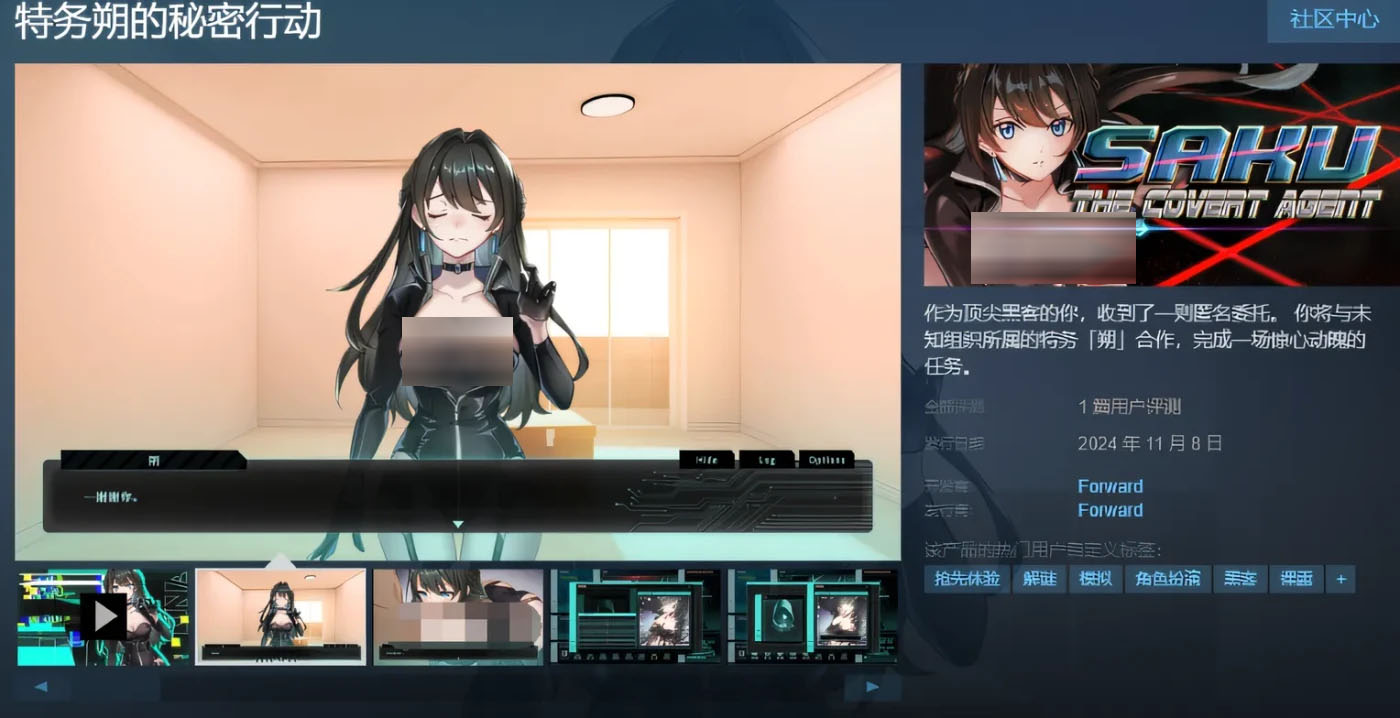Screen dimensions: 1400x718
Task: Hide the dialogue box with the Hide button
Action: pyautogui.click(x=707, y=460)
